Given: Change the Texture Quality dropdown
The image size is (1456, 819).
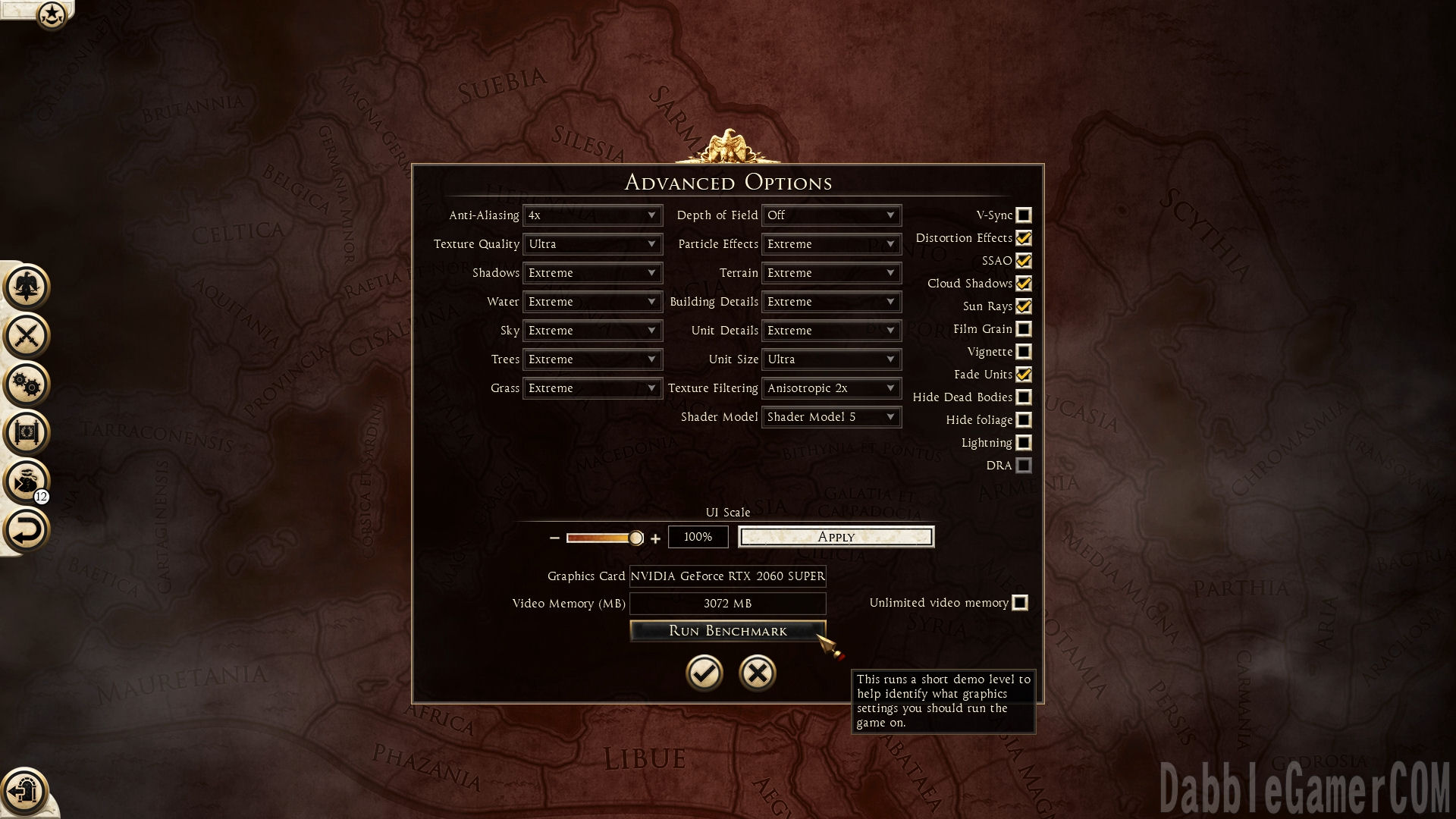Looking at the screenshot, I should 592,244.
